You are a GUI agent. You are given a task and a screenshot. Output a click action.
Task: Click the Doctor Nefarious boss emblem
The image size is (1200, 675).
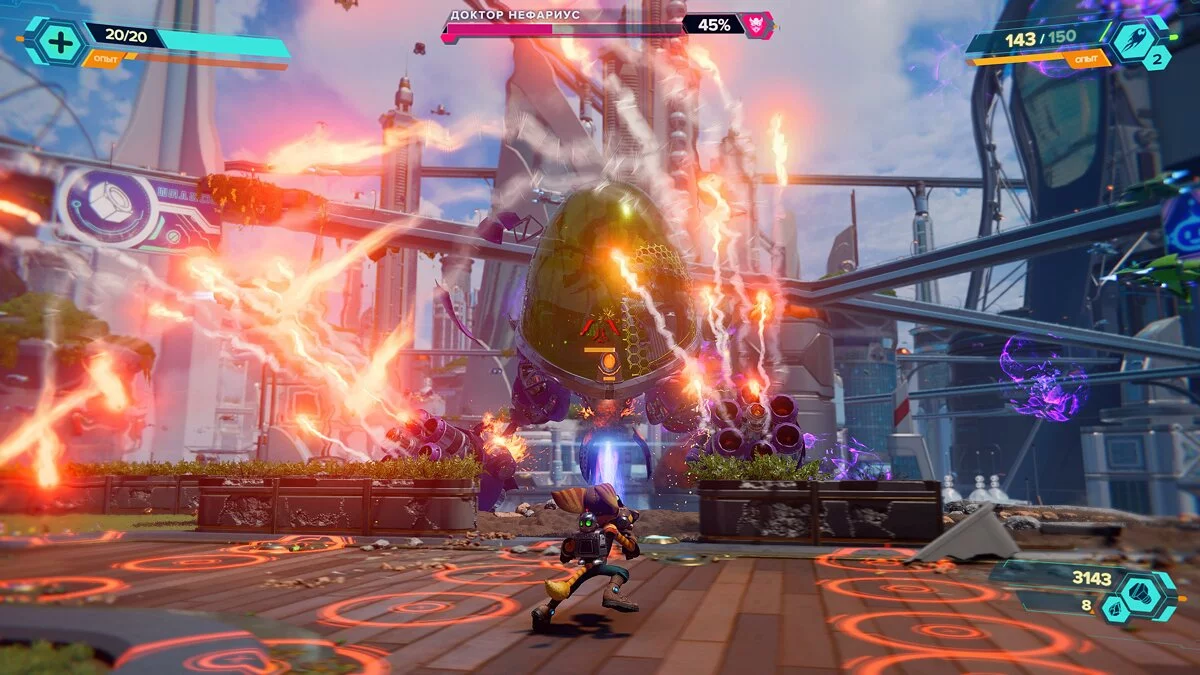pos(758,24)
